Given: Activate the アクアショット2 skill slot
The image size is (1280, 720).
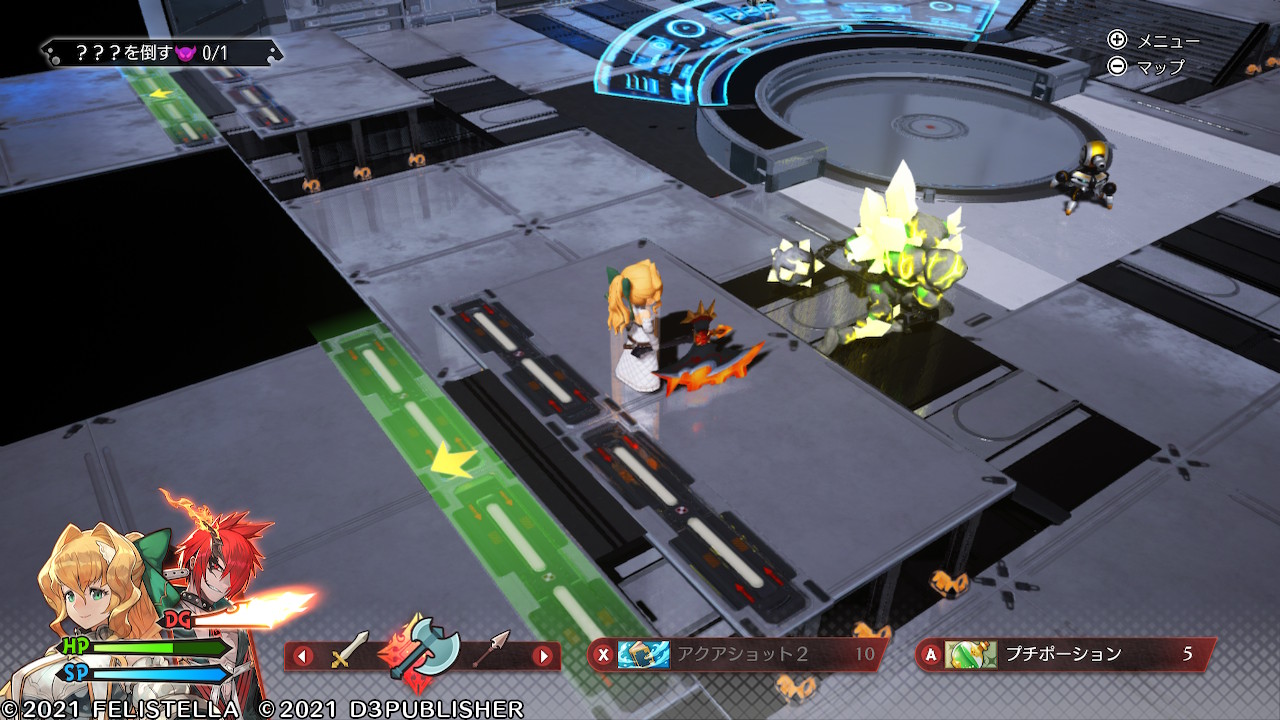Looking at the screenshot, I should (x=738, y=655).
